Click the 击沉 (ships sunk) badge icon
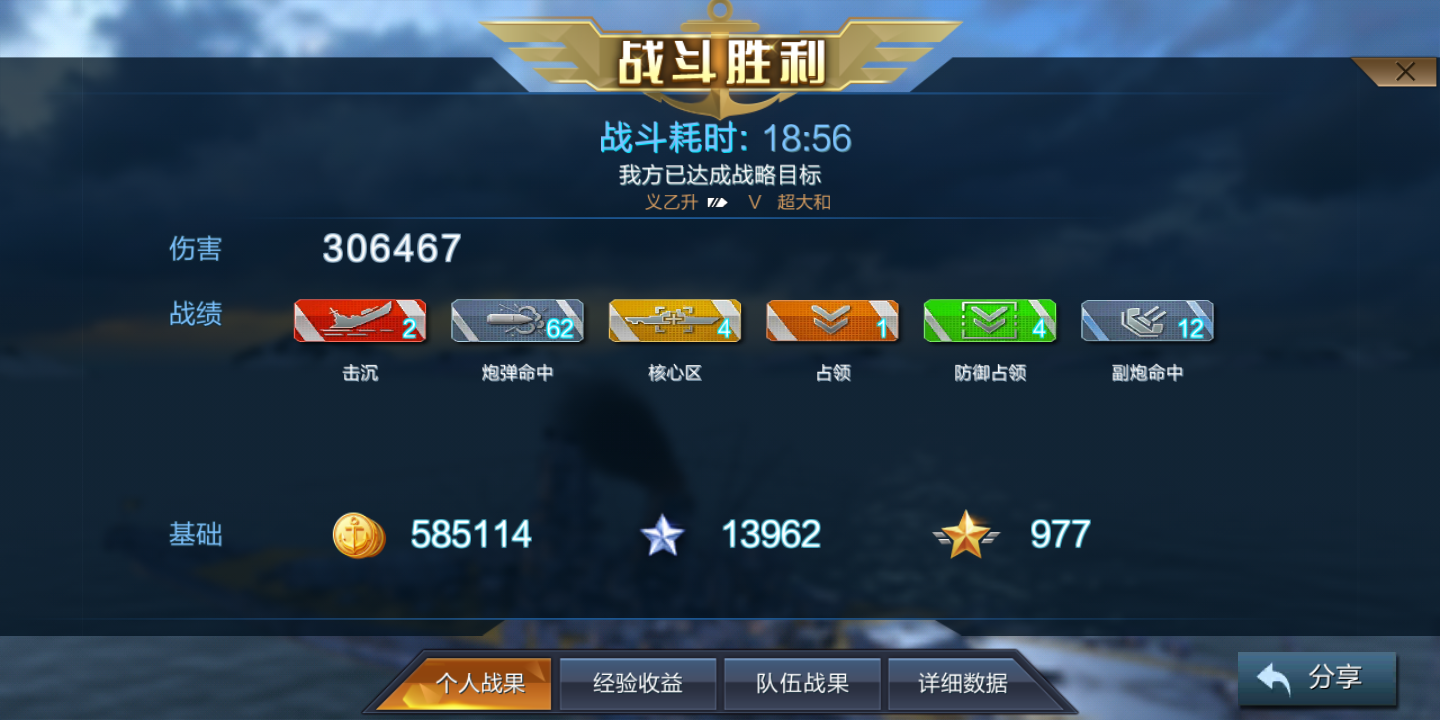The height and width of the screenshot is (720, 1440). [x=359, y=320]
